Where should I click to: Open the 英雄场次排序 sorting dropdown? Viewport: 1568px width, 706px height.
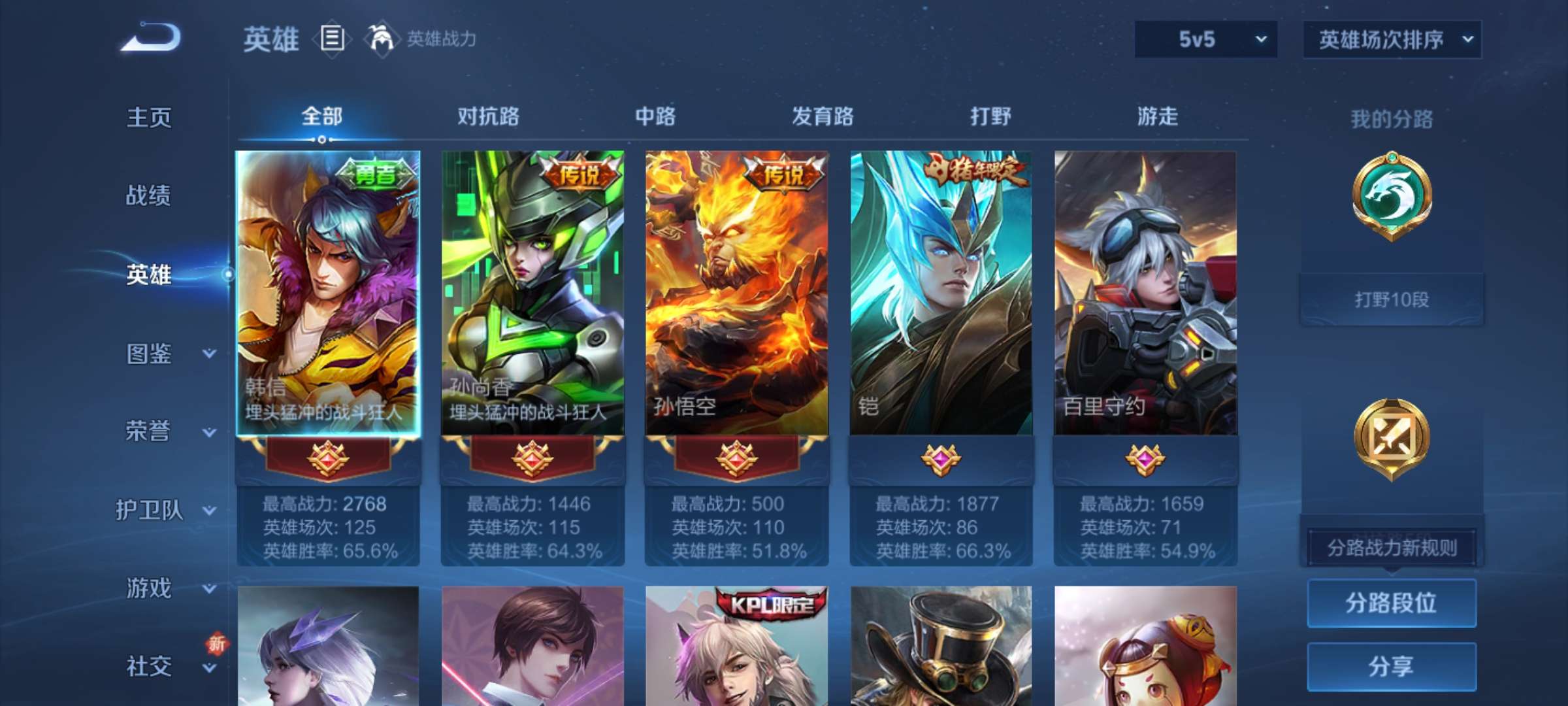1392,39
